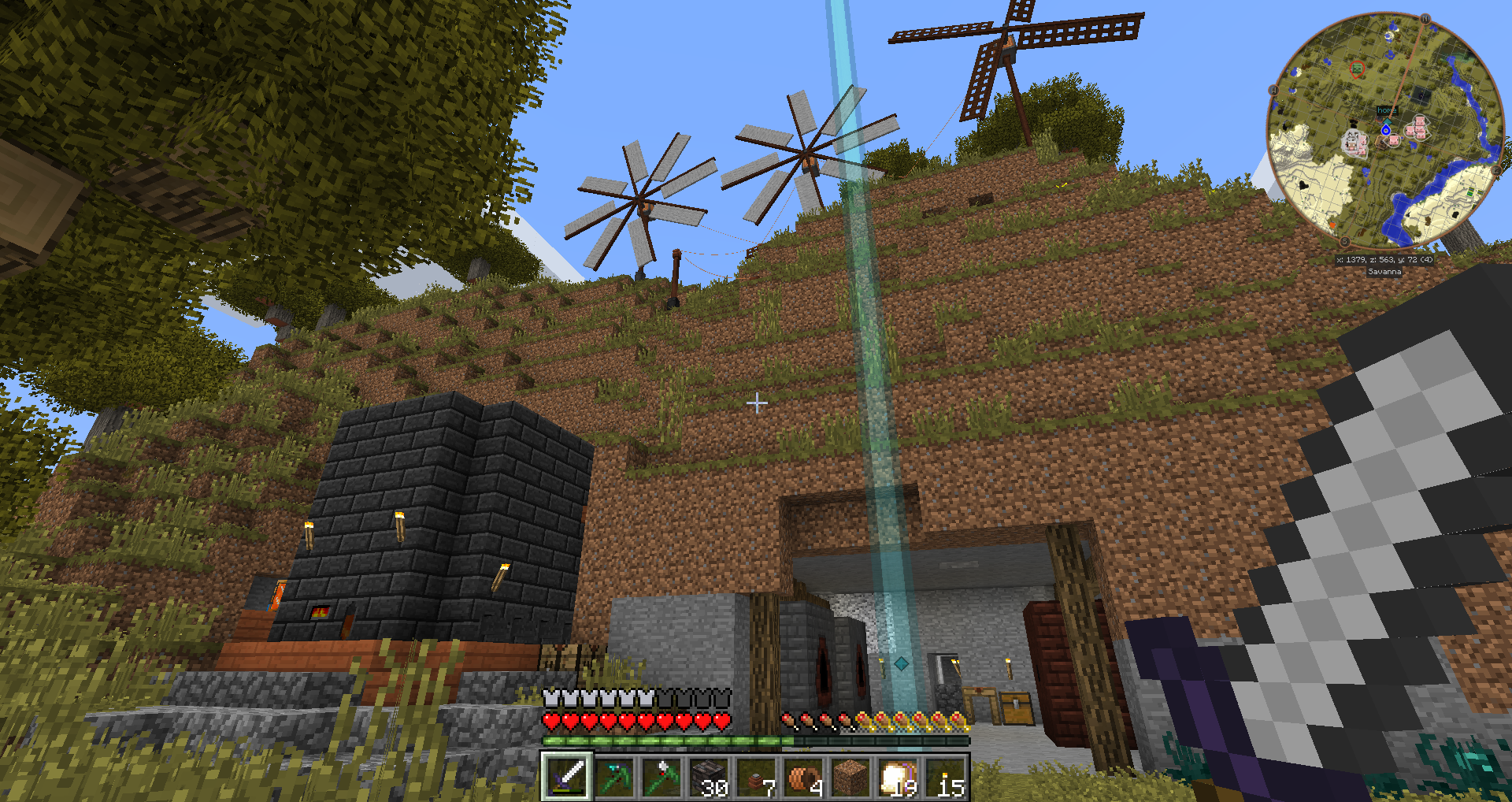This screenshot has width=1512, height=802.
Task: Select the small clay item stack of 7
Action: [755, 777]
